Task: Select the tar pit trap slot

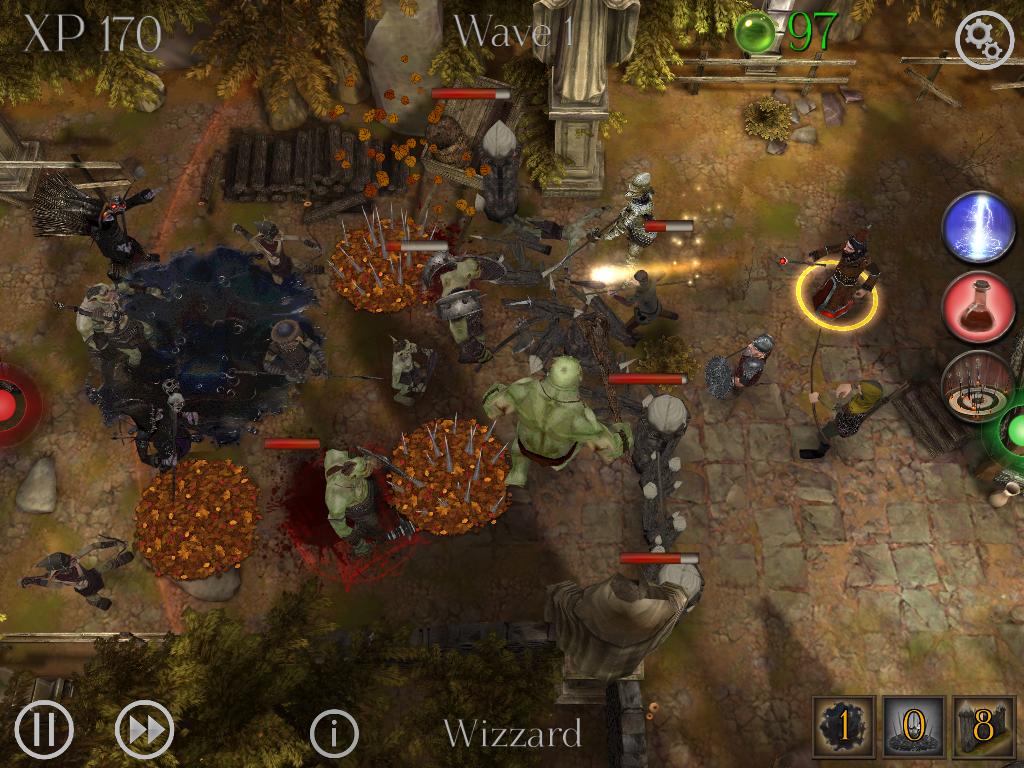Action: pyautogui.click(x=844, y=727)
